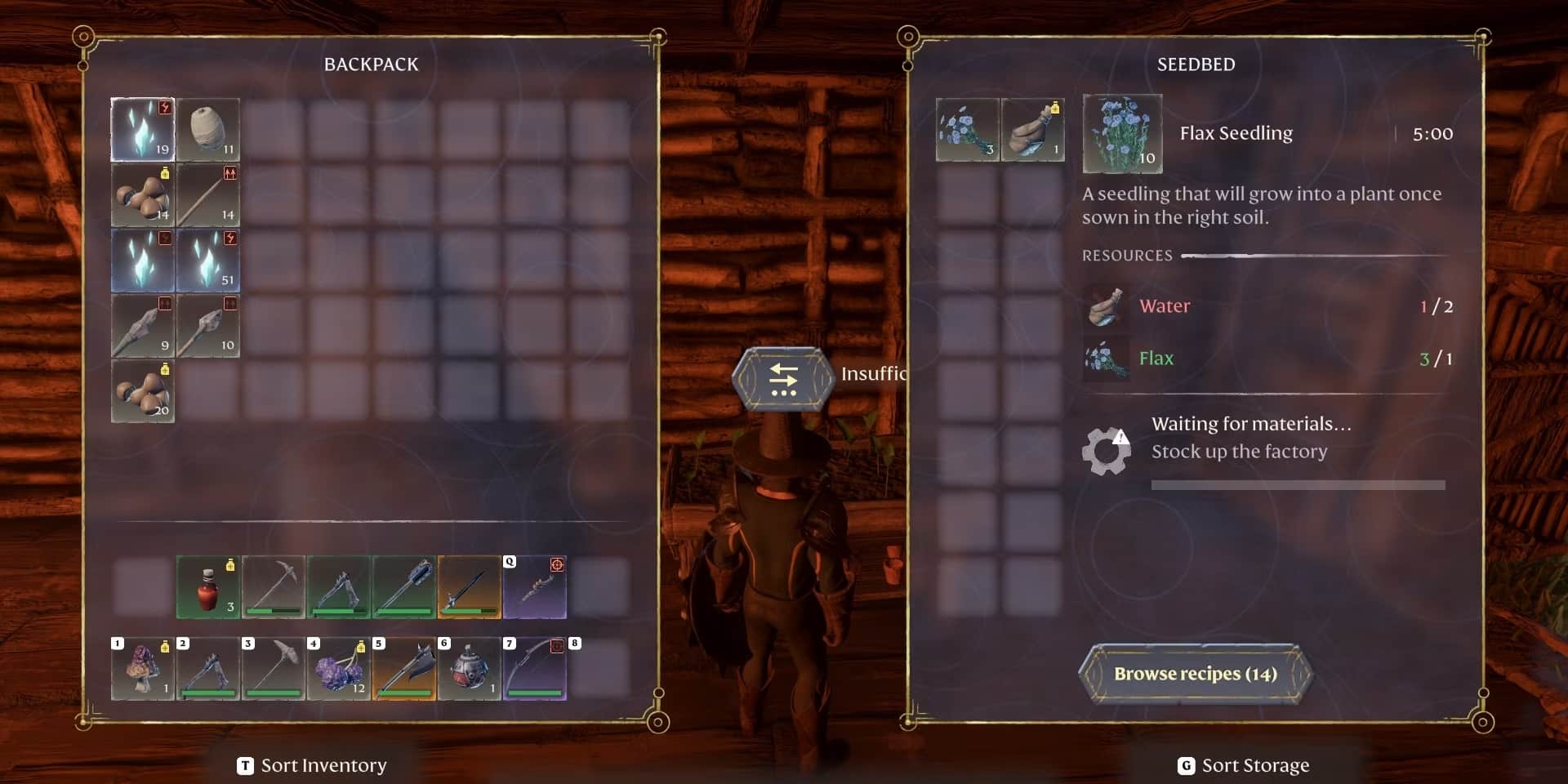1568x784 pixels.
Task: Equip the bow in the Q slot
Action: click(x=535, y=586)
